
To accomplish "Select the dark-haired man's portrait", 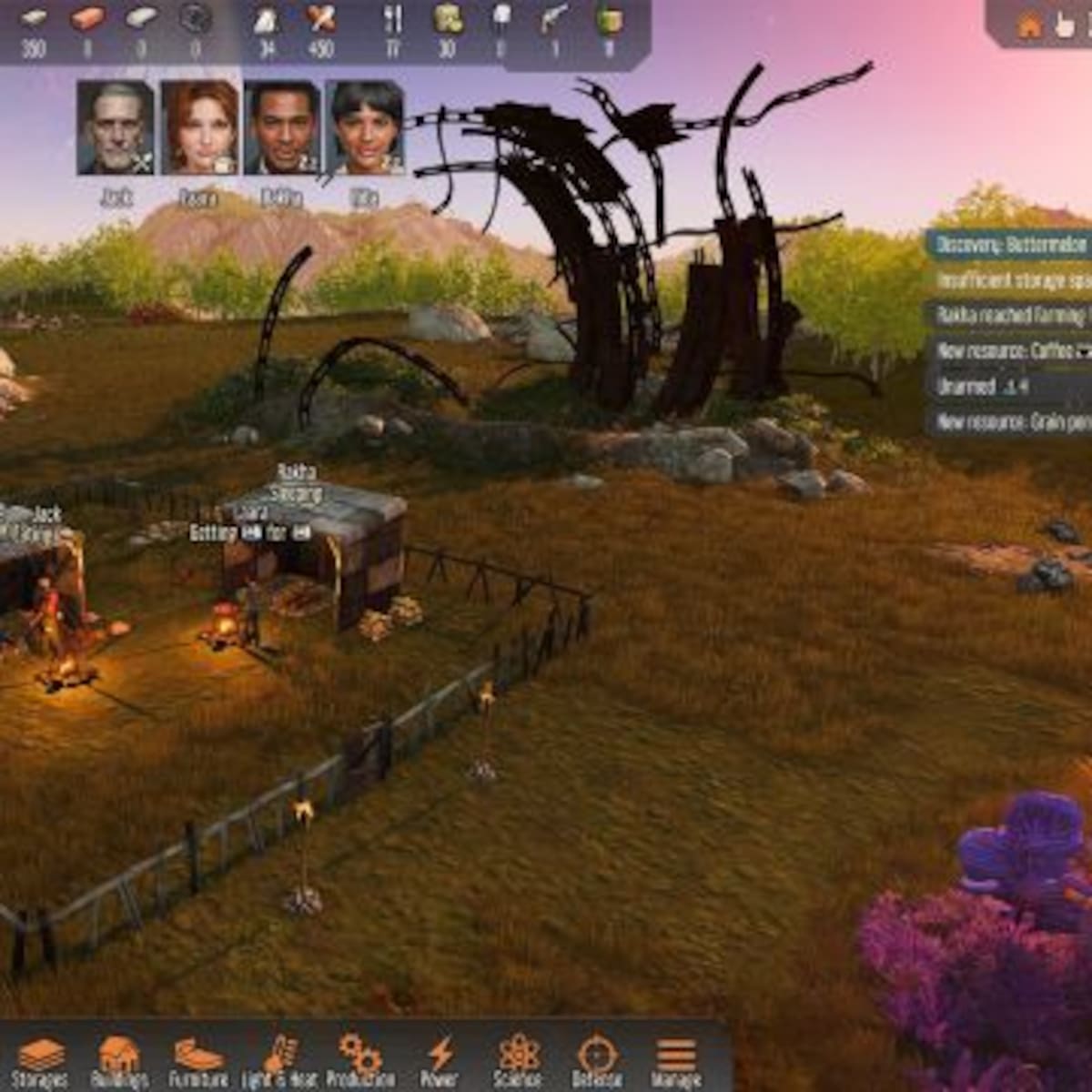I will (282, 127).
